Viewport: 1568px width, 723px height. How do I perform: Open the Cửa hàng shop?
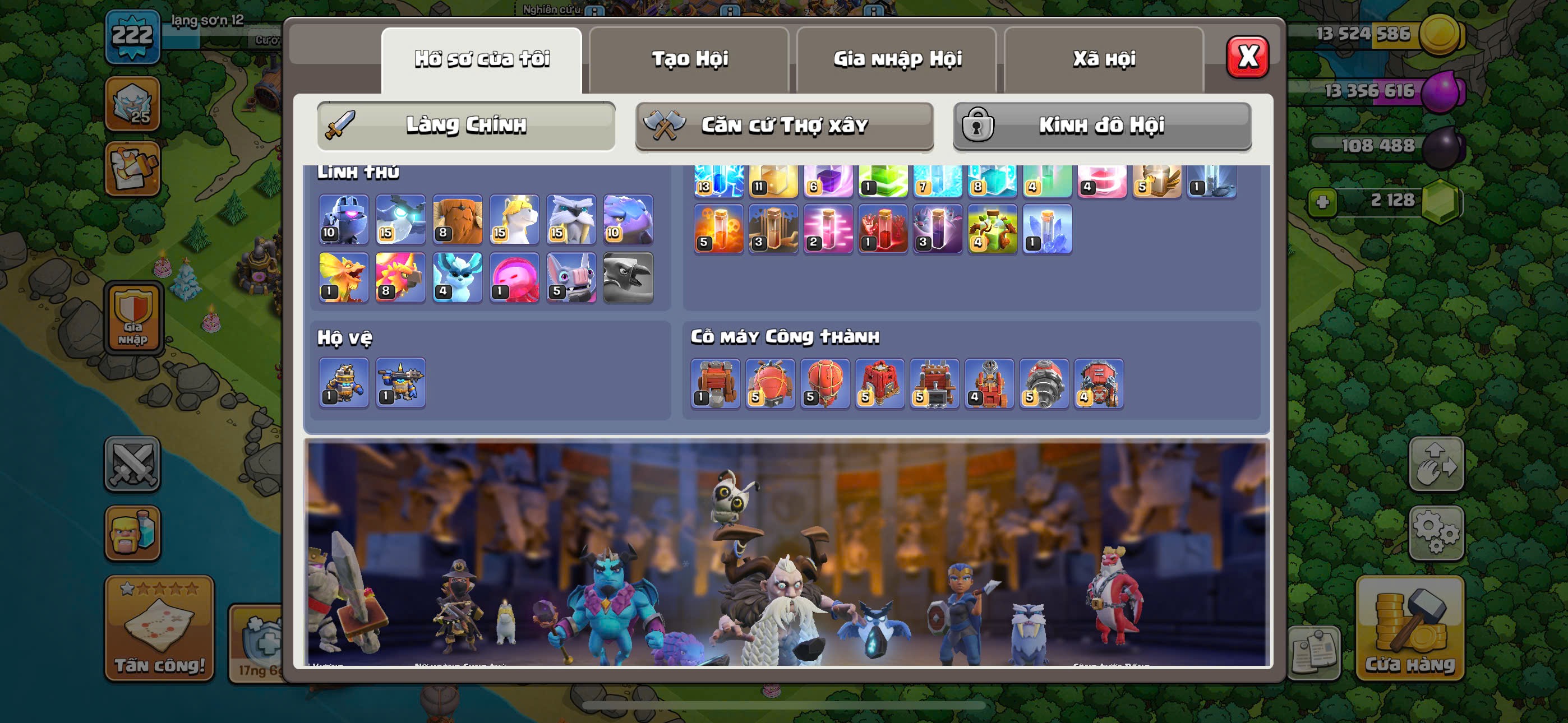tap(1410, 628)
